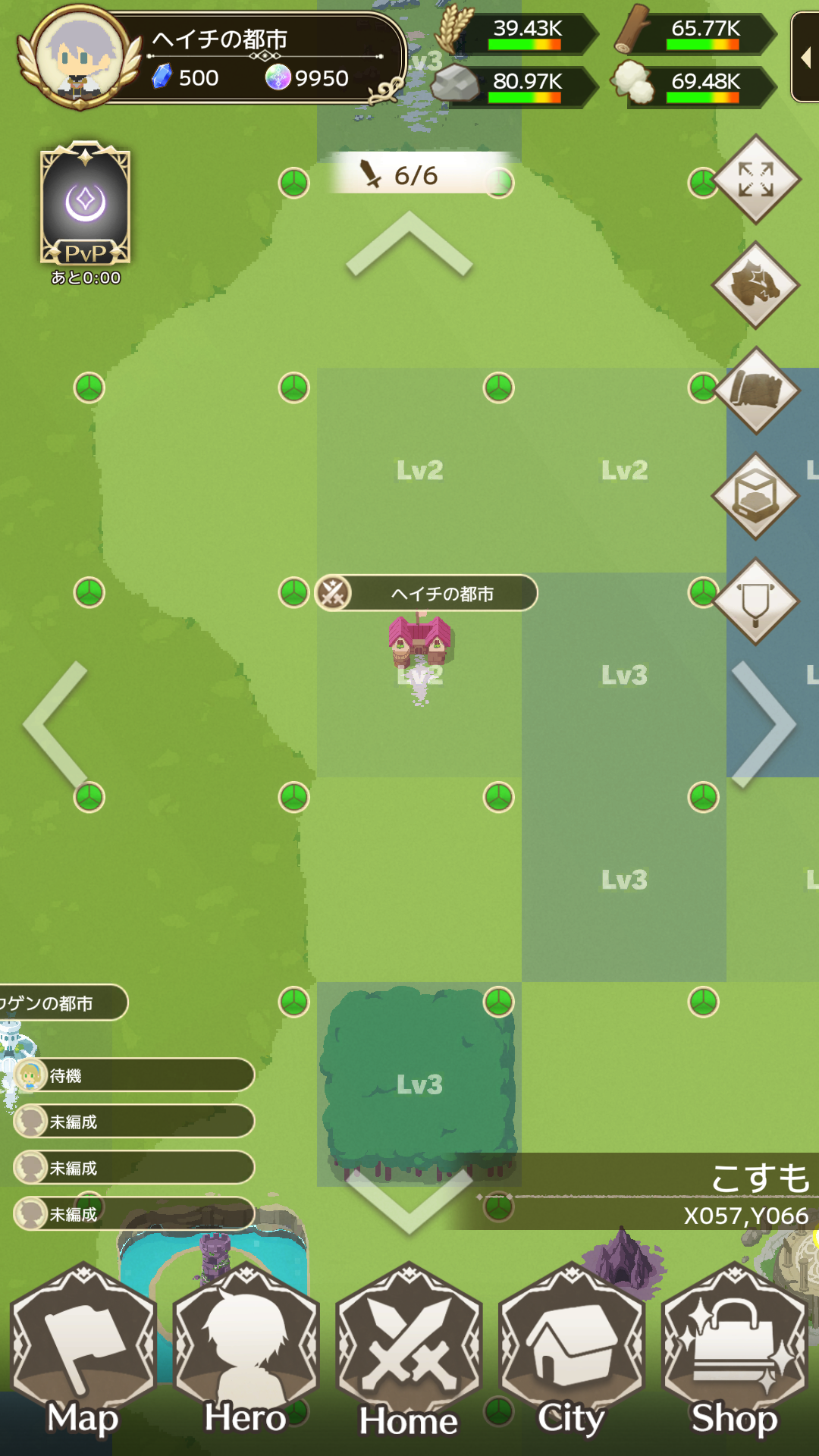Open the Map tab
Image resolution: width=819 pixels, height=1456 pixels.
83,1357
